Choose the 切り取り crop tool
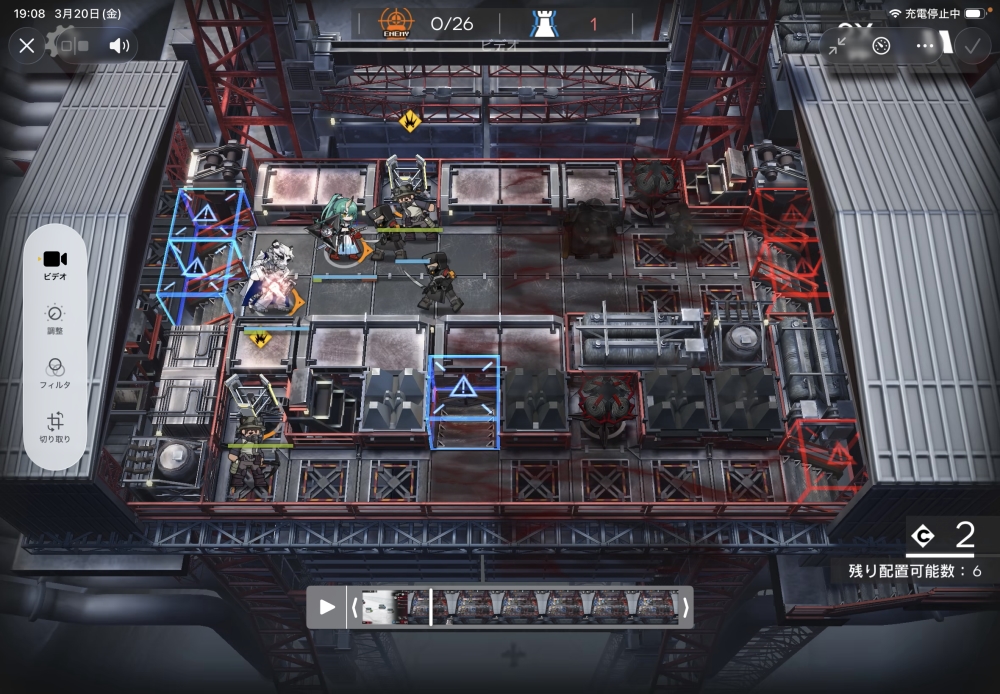 pos(55,428)
